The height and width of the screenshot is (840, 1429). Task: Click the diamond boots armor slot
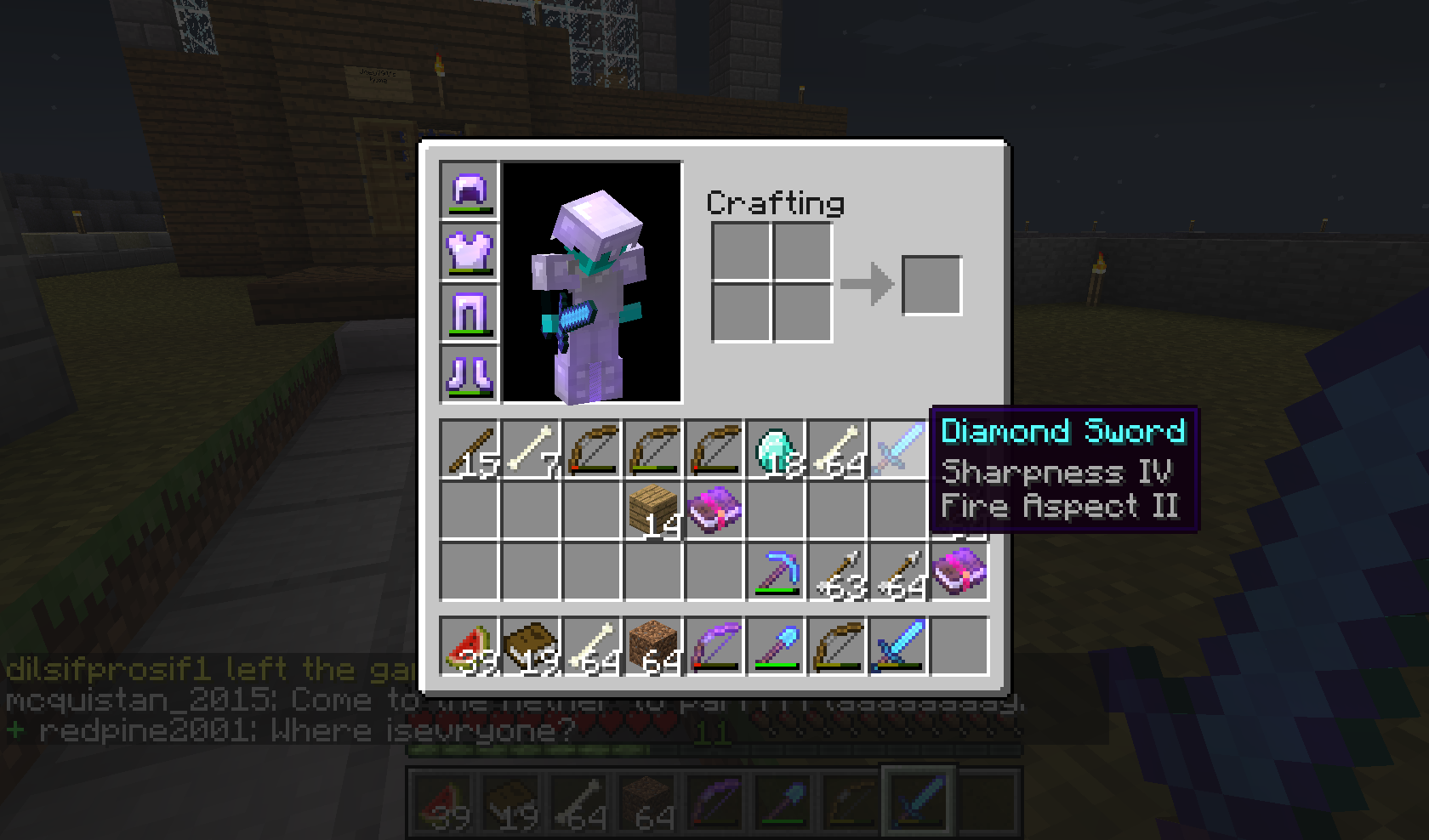(468, 372)
